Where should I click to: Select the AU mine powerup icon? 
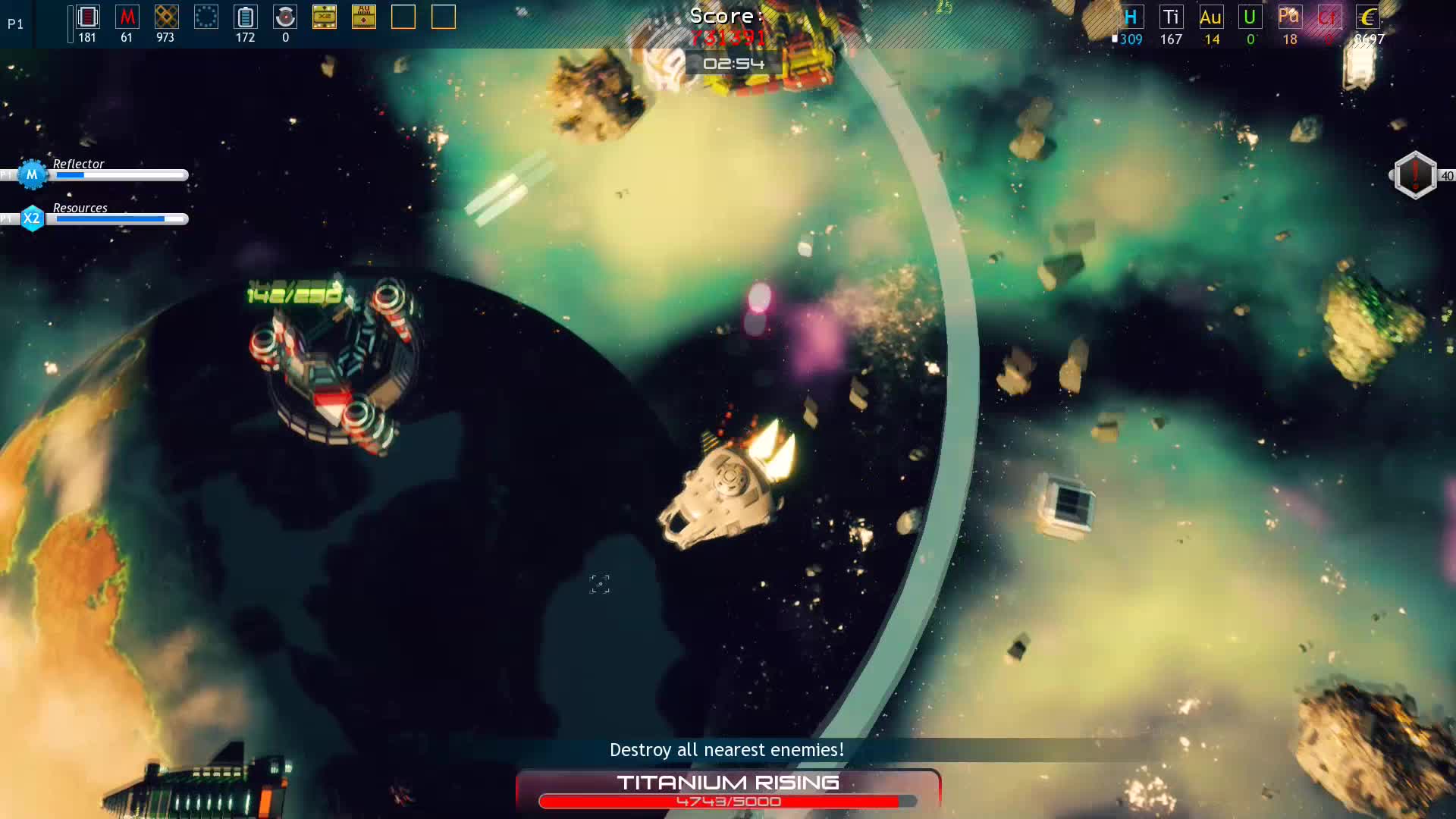click(x=363, y=17)
